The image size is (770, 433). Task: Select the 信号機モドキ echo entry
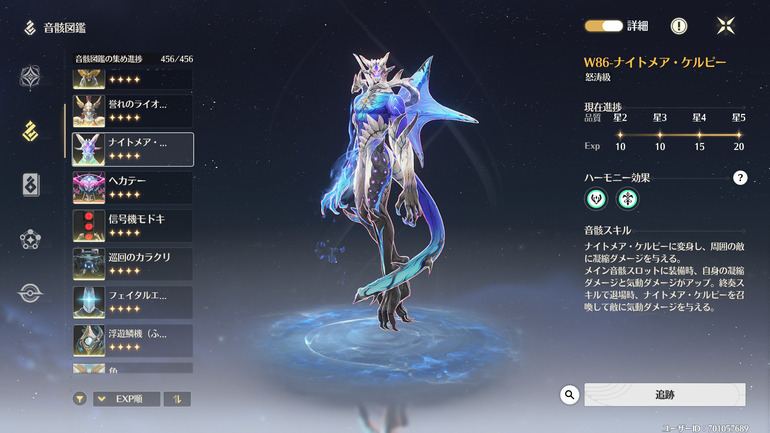pos(132,226)
